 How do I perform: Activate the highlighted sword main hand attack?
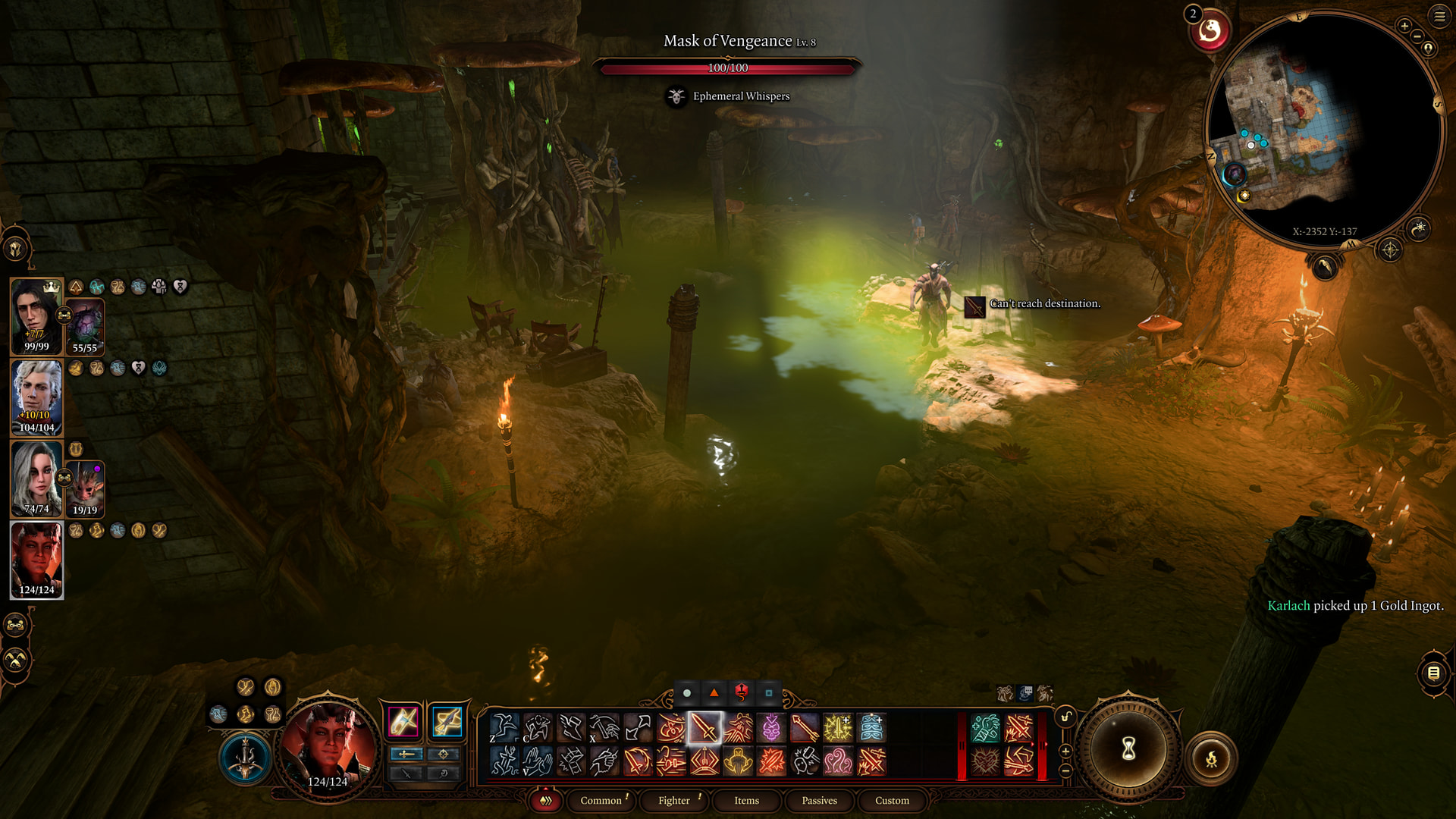[704, 729]
